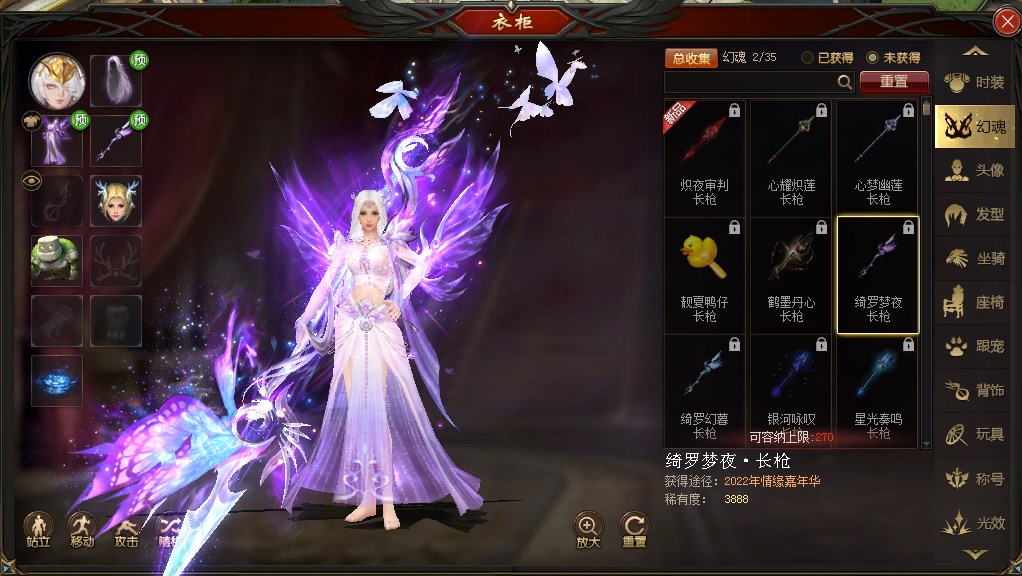Viewport: 1022px width, 576px height.
Task: Close the wardrobe window
Action: click(x=1006, y=22)
